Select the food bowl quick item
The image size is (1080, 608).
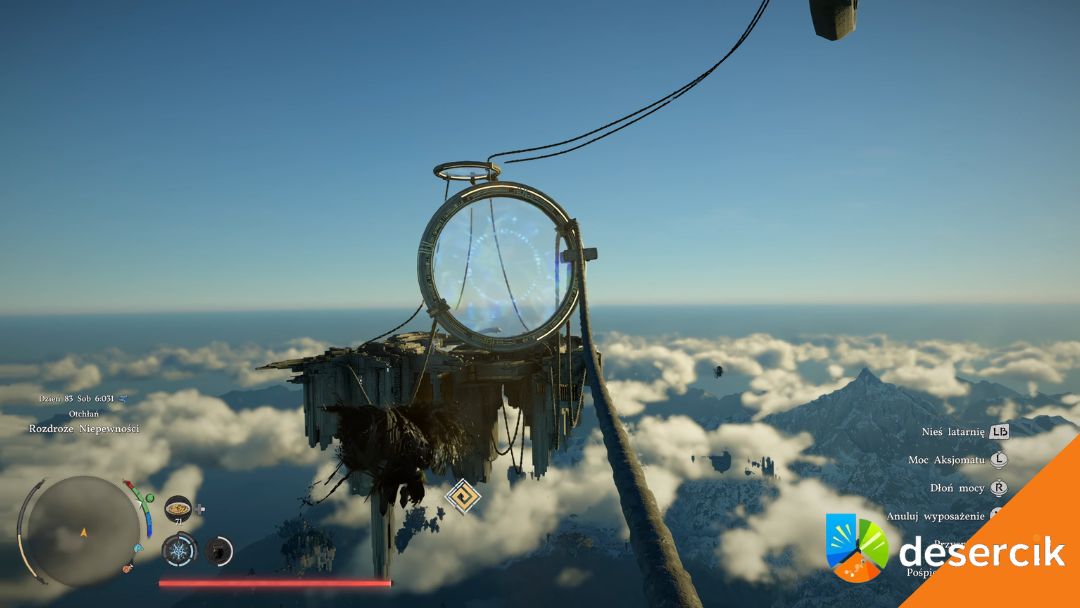point(178,509)
